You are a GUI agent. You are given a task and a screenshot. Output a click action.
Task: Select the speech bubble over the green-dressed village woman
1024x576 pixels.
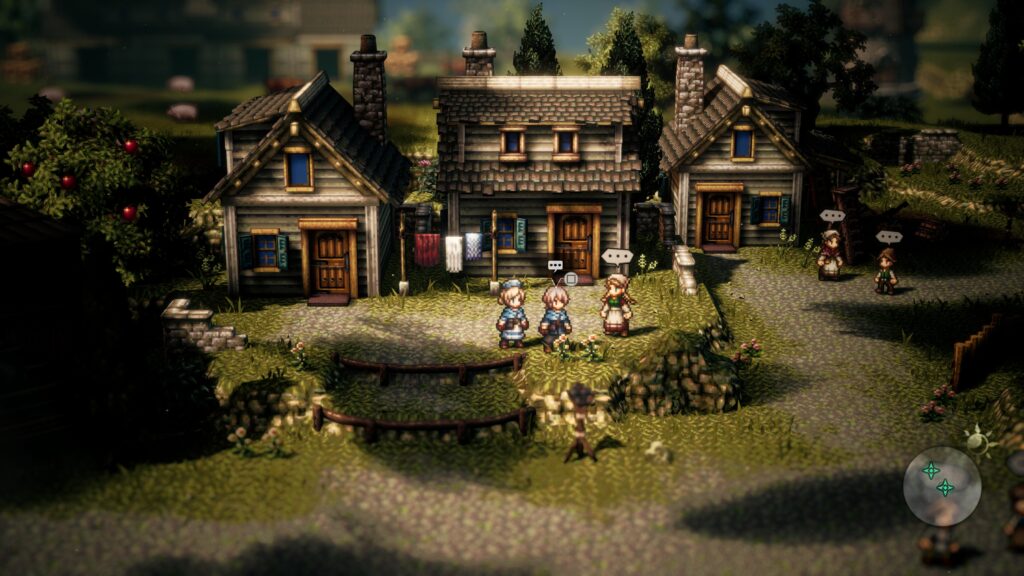617,256
